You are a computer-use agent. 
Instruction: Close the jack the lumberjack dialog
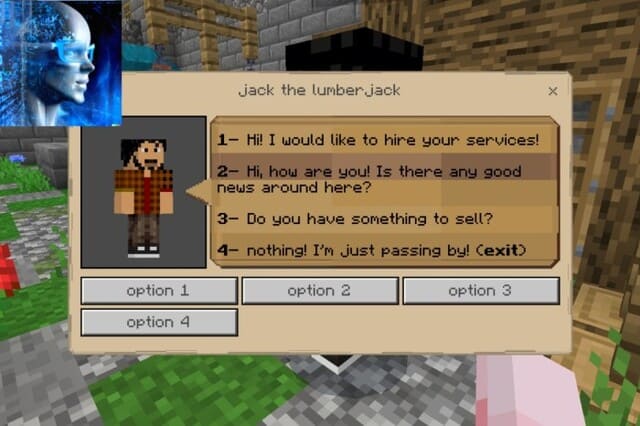click(553, 91)
